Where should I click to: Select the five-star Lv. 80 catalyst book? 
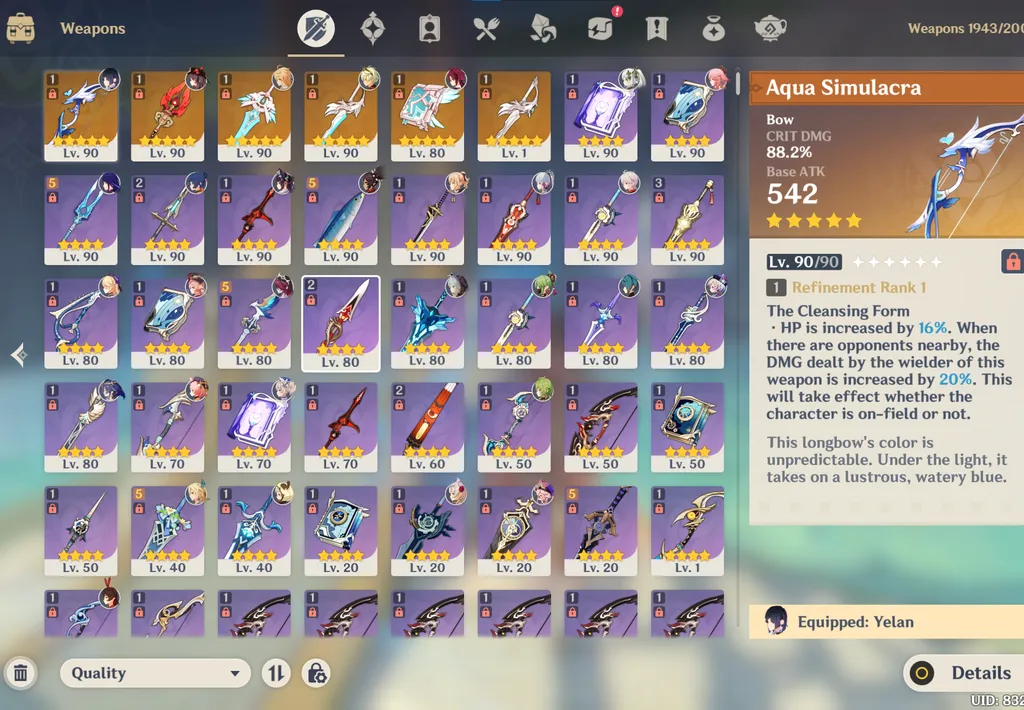click(427, 115)
